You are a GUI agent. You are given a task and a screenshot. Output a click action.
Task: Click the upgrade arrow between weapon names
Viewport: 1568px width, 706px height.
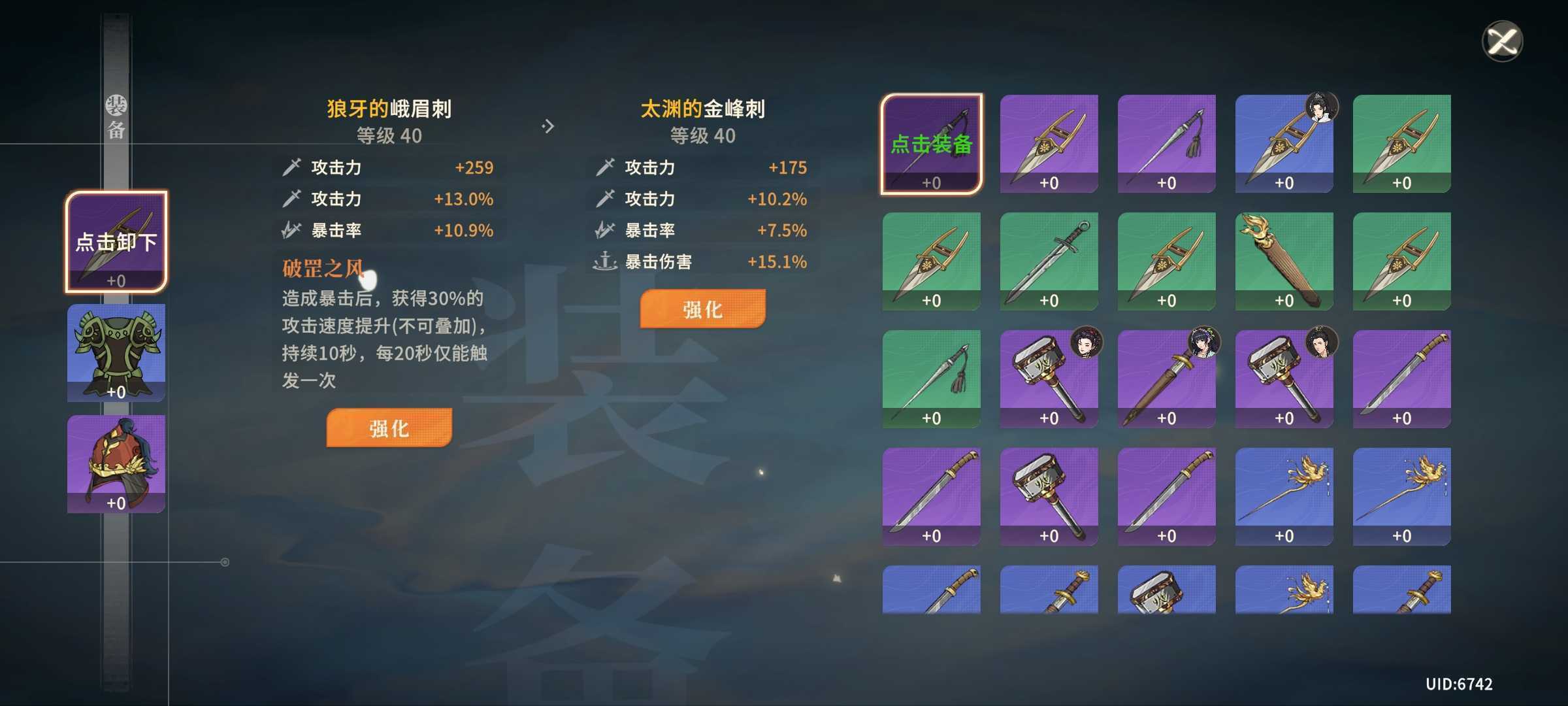point(549,124)
